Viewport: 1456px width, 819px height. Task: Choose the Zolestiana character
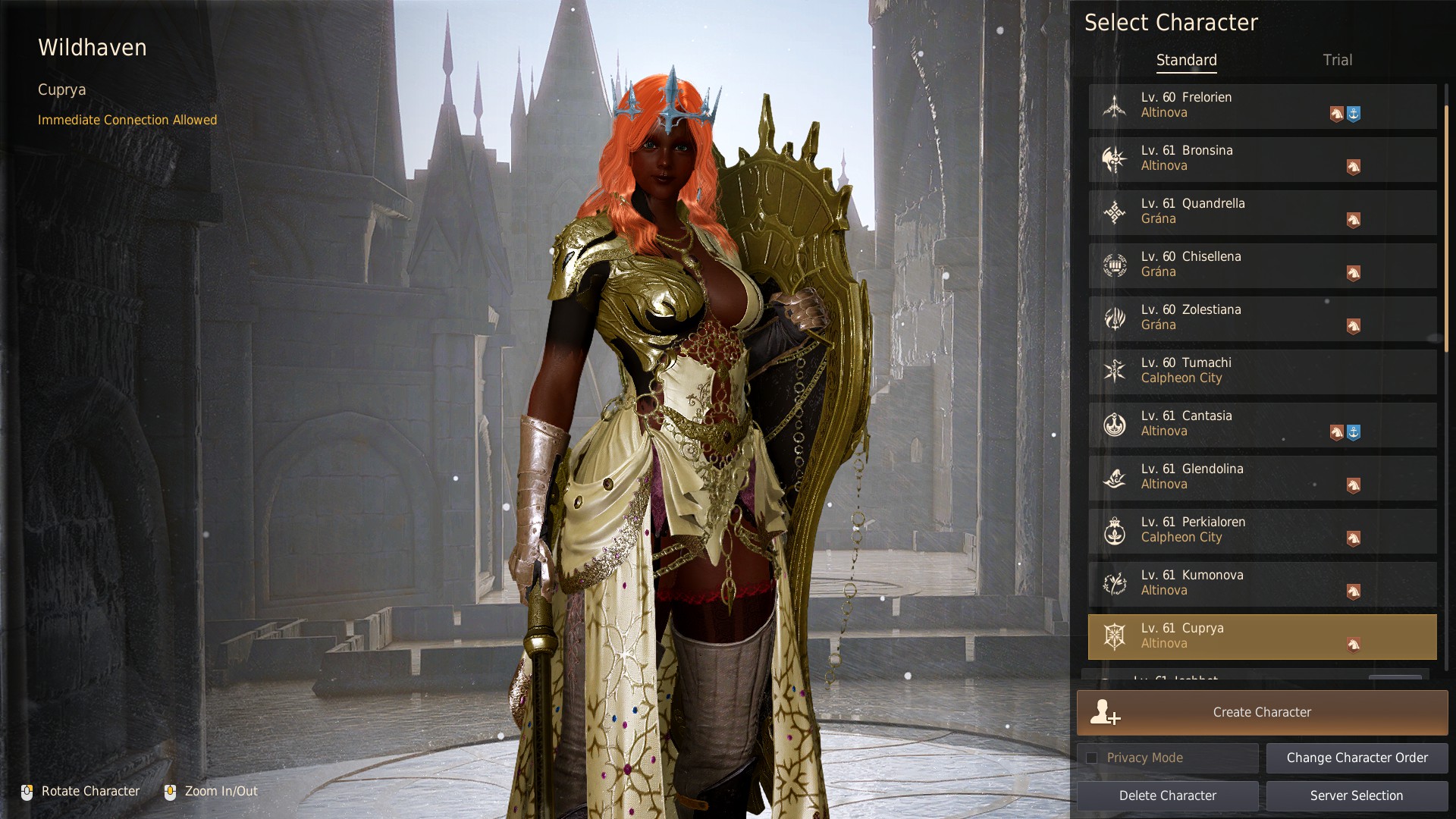tap(1262, 318)
